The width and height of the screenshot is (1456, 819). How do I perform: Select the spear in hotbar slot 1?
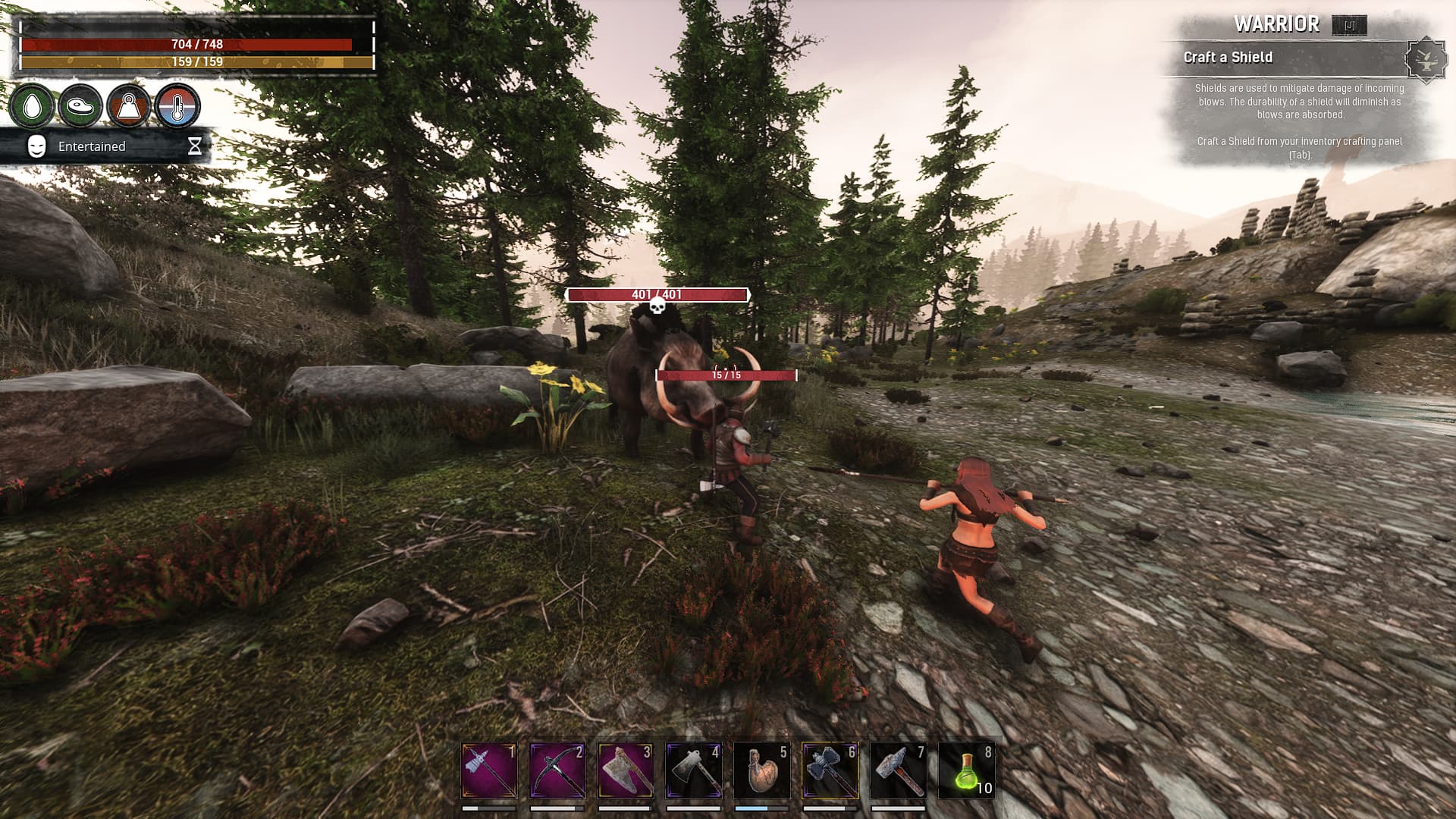pos(489,770)
